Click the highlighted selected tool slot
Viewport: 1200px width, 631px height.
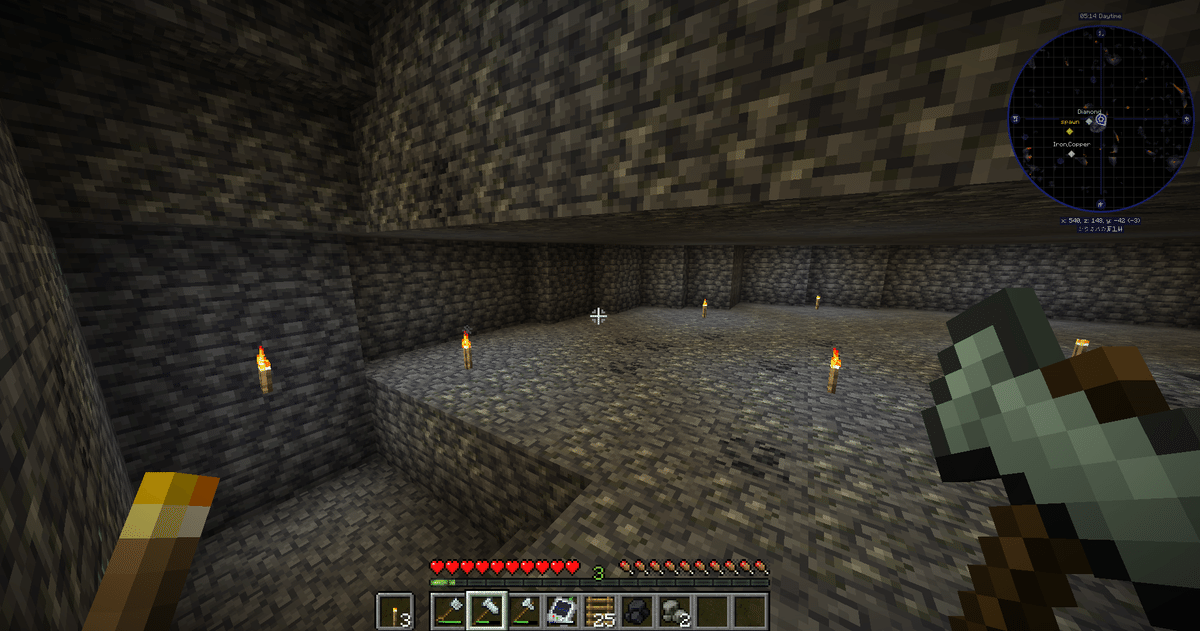click(485, 609)
